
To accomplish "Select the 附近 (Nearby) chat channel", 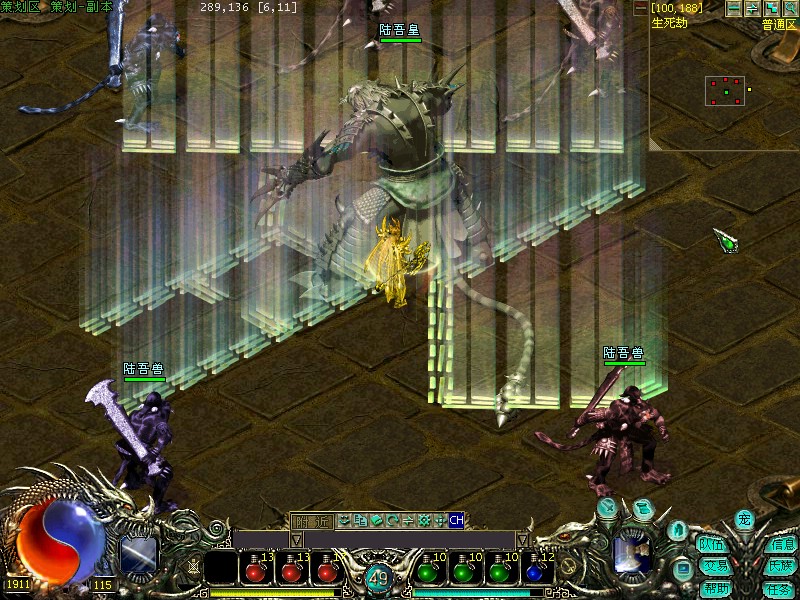I will [x=311, y=520].
